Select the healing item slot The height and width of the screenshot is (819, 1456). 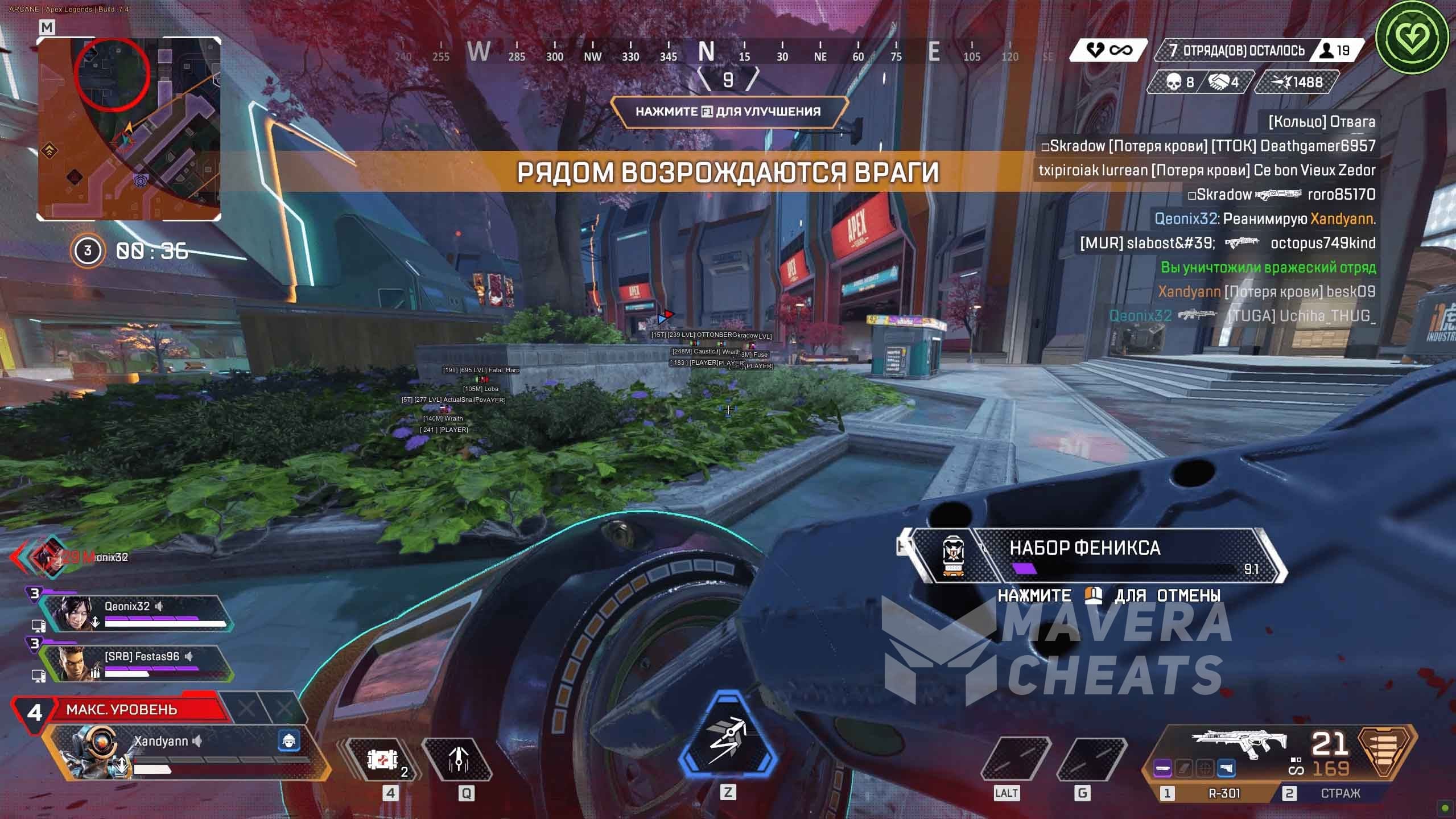point(382,759)
